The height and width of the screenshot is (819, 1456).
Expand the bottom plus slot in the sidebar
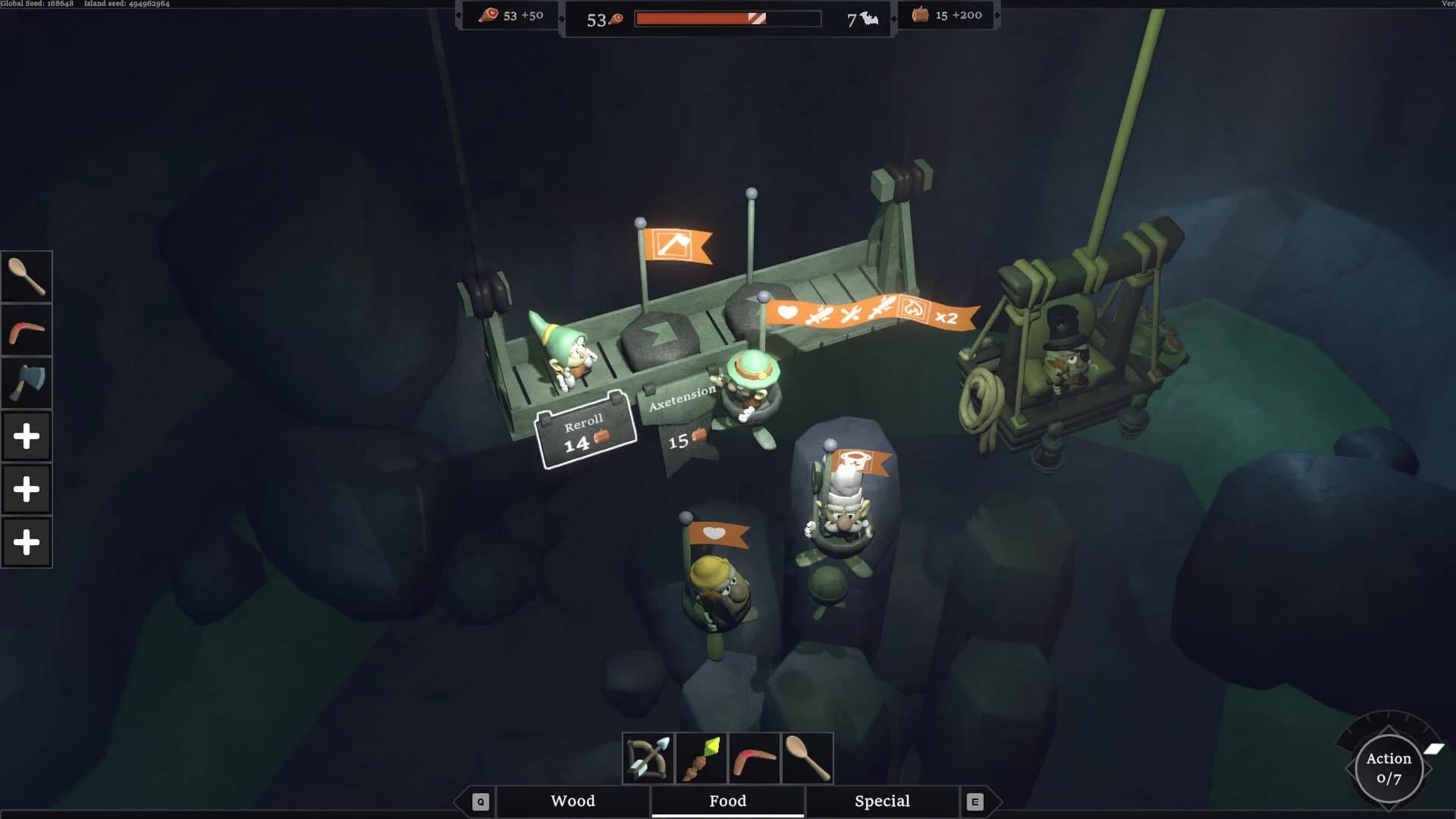click(27, 541)
